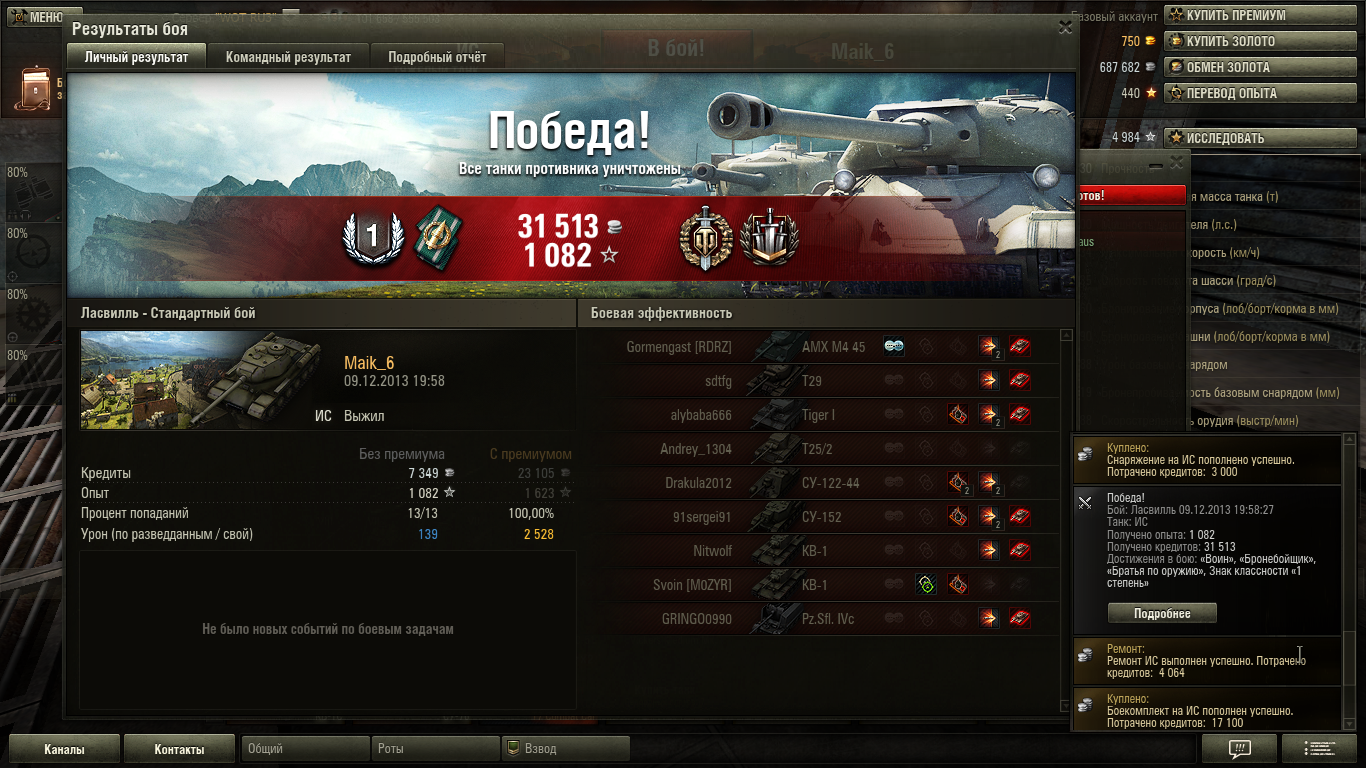Open the Меню button

tap(38, 17)
